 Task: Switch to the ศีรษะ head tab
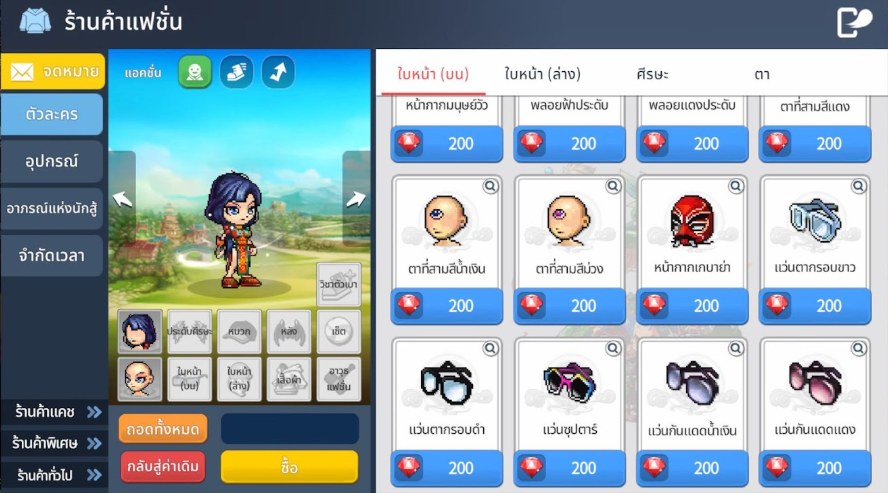652,74
